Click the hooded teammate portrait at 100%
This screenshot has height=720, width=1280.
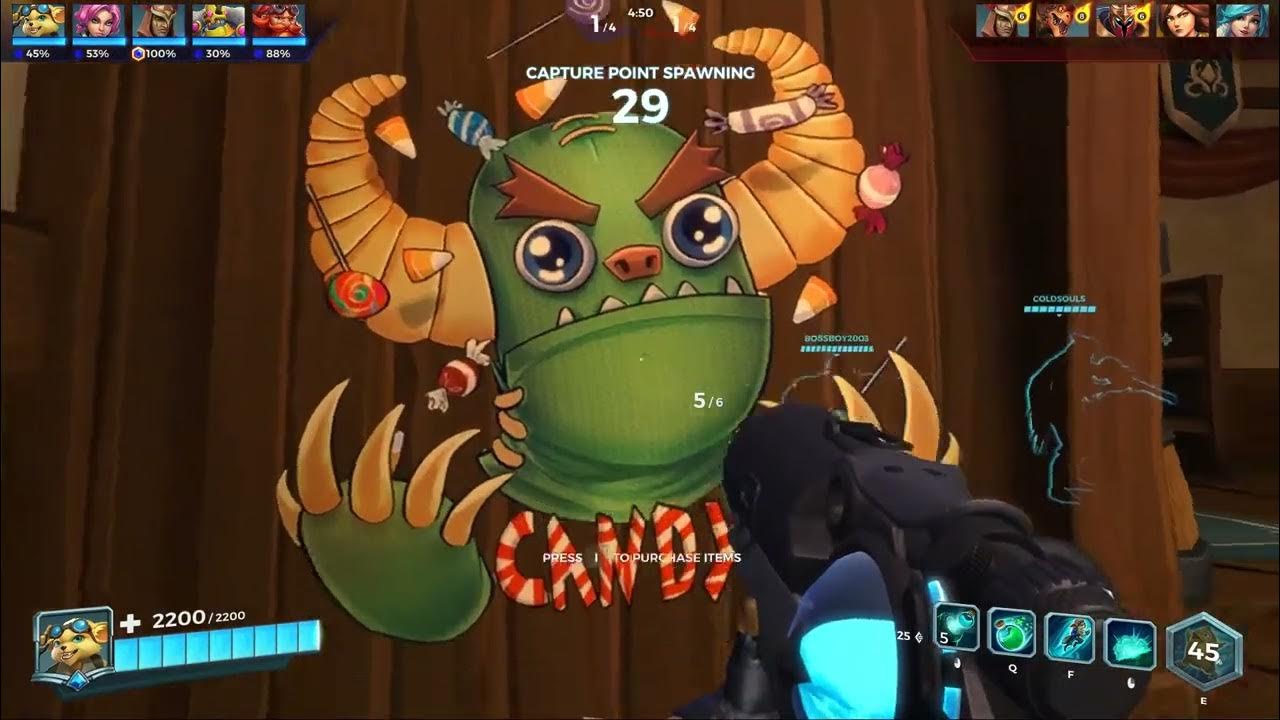pyautogui.click(x=158, y=22)
